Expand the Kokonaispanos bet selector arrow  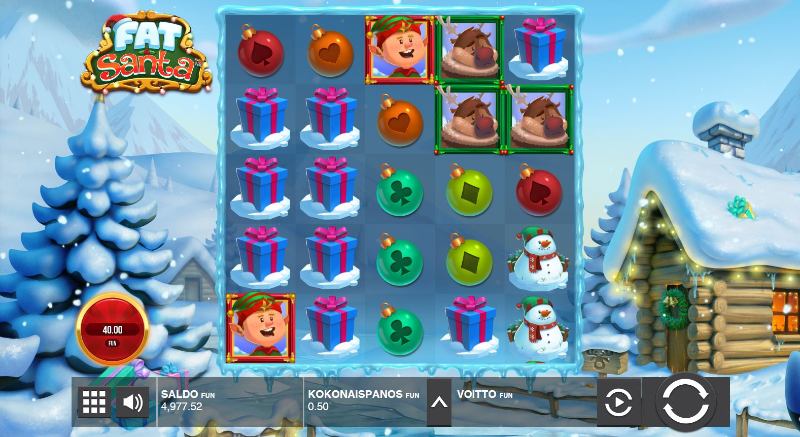pyautogui.click(x=437, y=403)
